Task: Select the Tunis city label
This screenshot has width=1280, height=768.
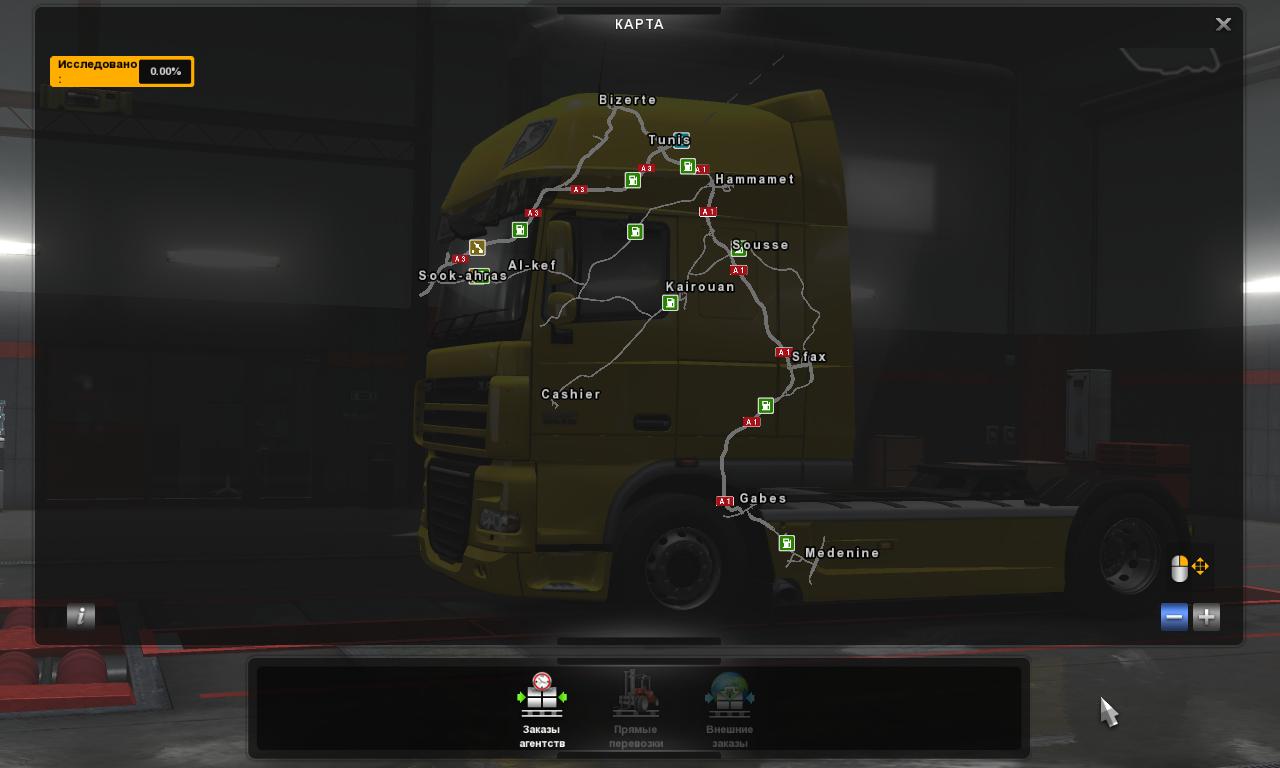Action: coord(667,140)
